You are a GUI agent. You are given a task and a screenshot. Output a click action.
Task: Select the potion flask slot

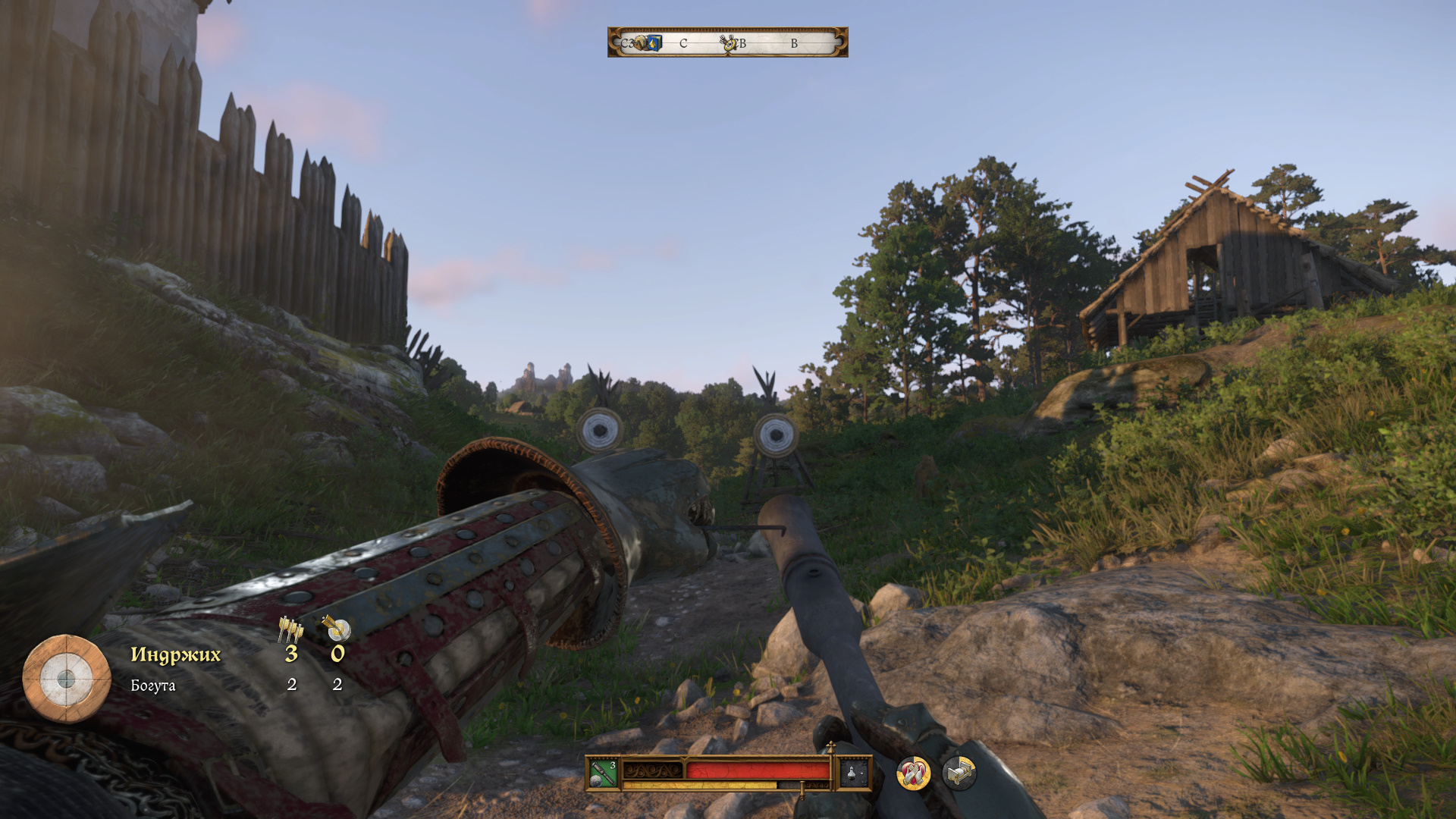(852, 773)
